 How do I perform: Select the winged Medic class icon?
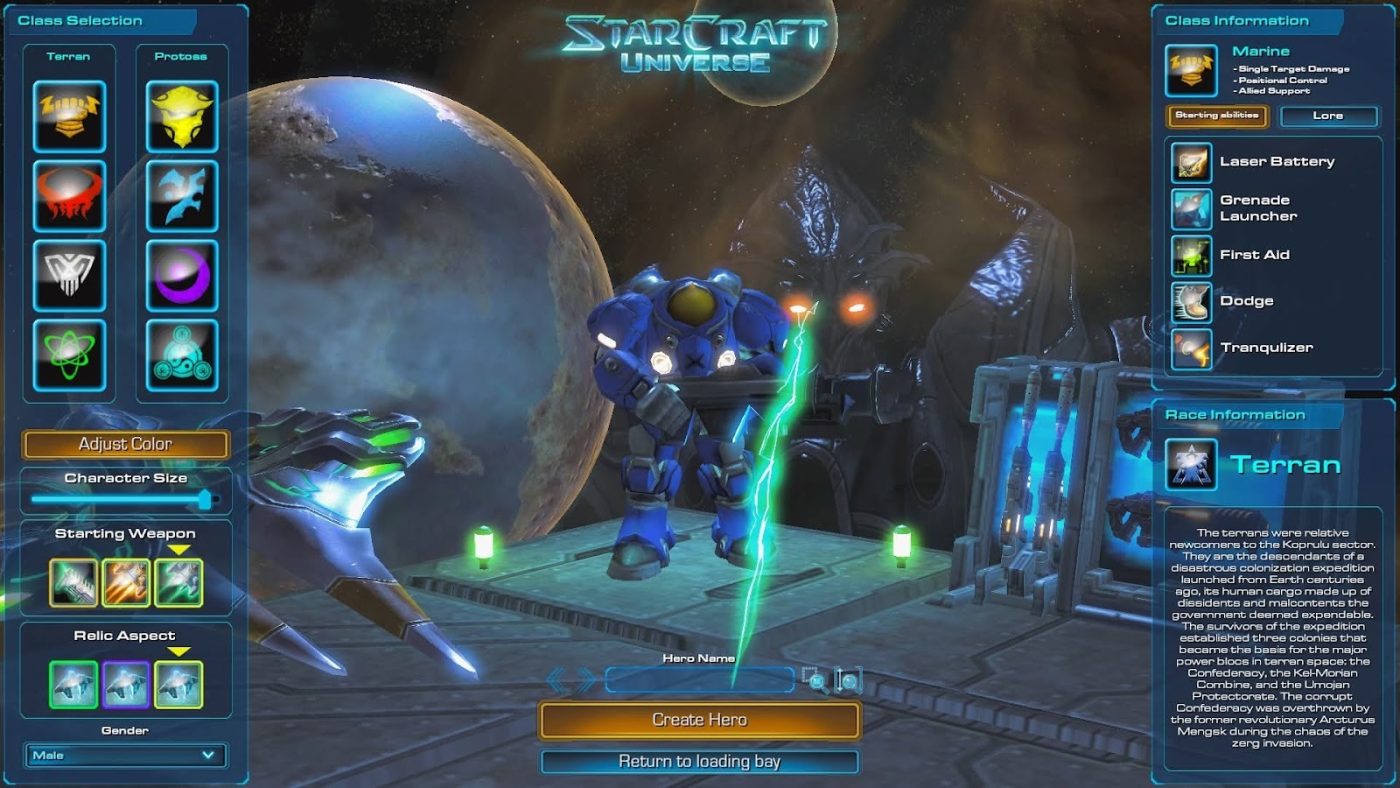click(70, 272)
